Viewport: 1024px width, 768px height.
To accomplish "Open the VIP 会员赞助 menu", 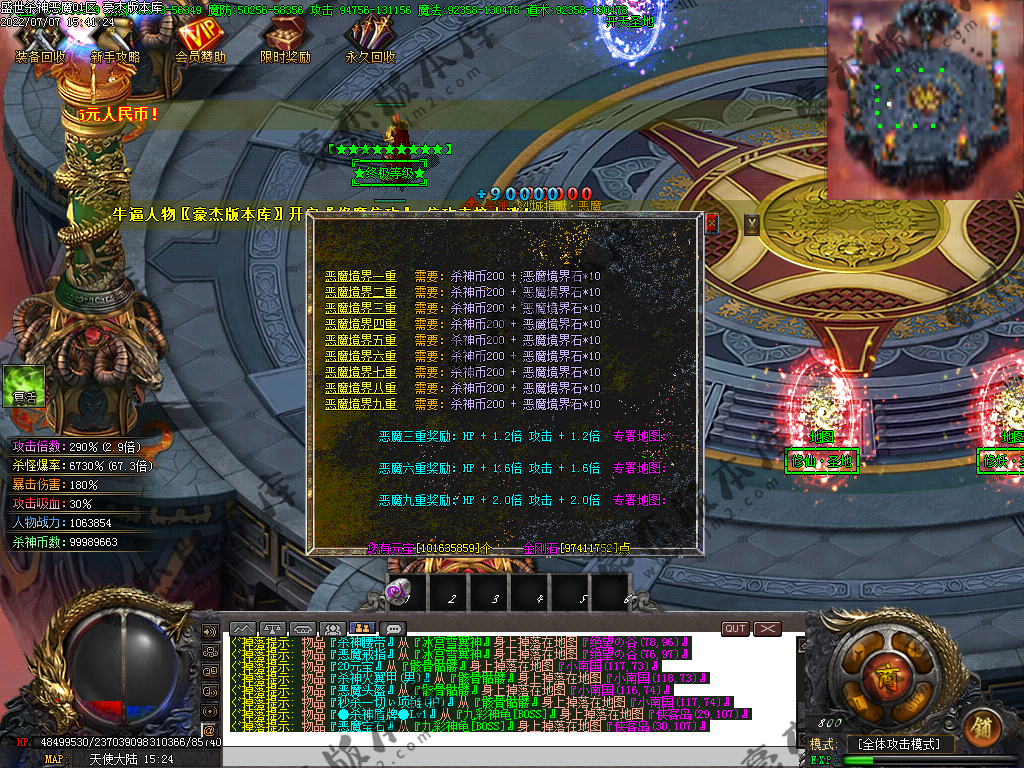I will click(x=200, y=38).
